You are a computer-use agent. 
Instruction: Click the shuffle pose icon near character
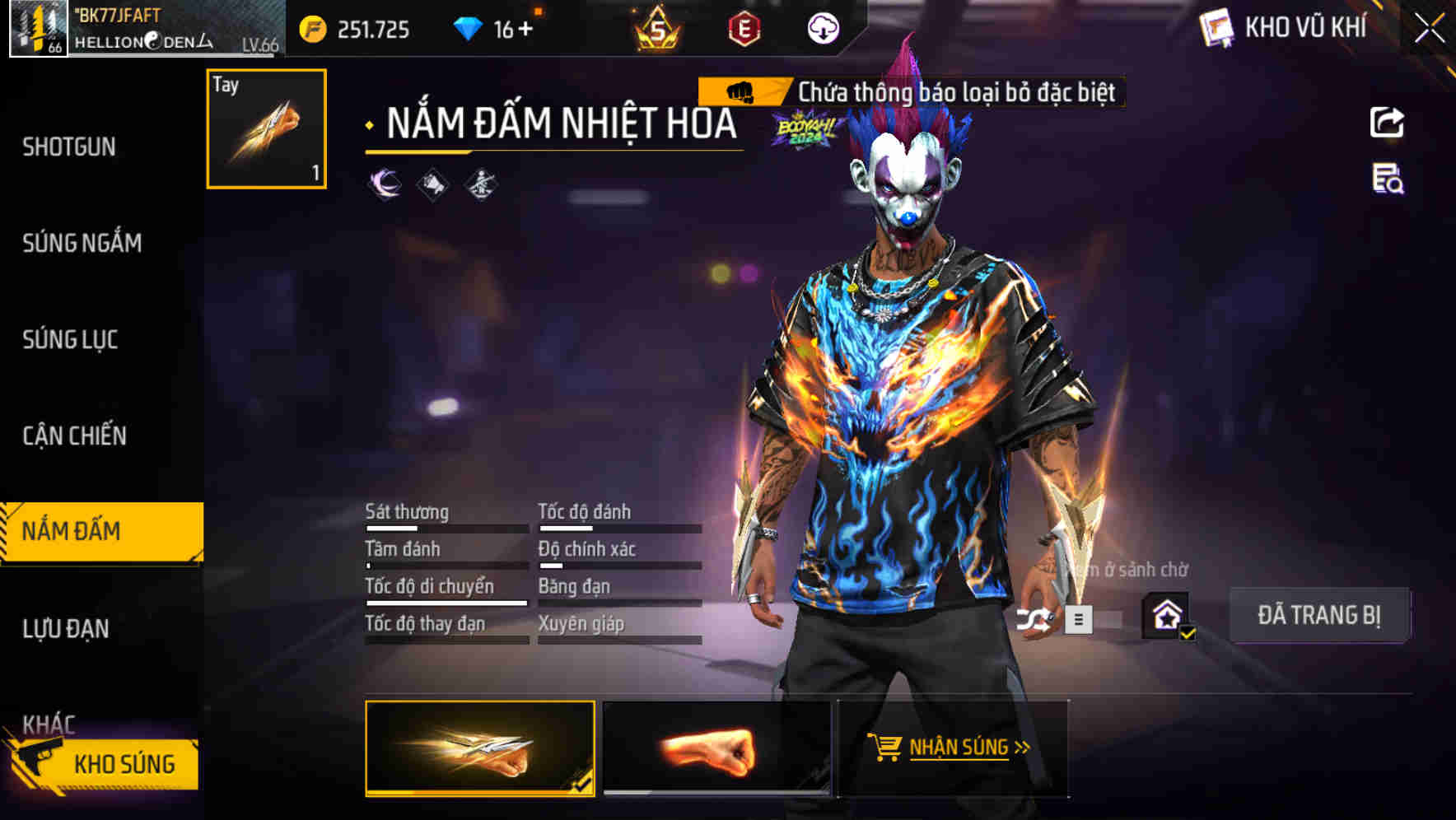point(1037,620)
